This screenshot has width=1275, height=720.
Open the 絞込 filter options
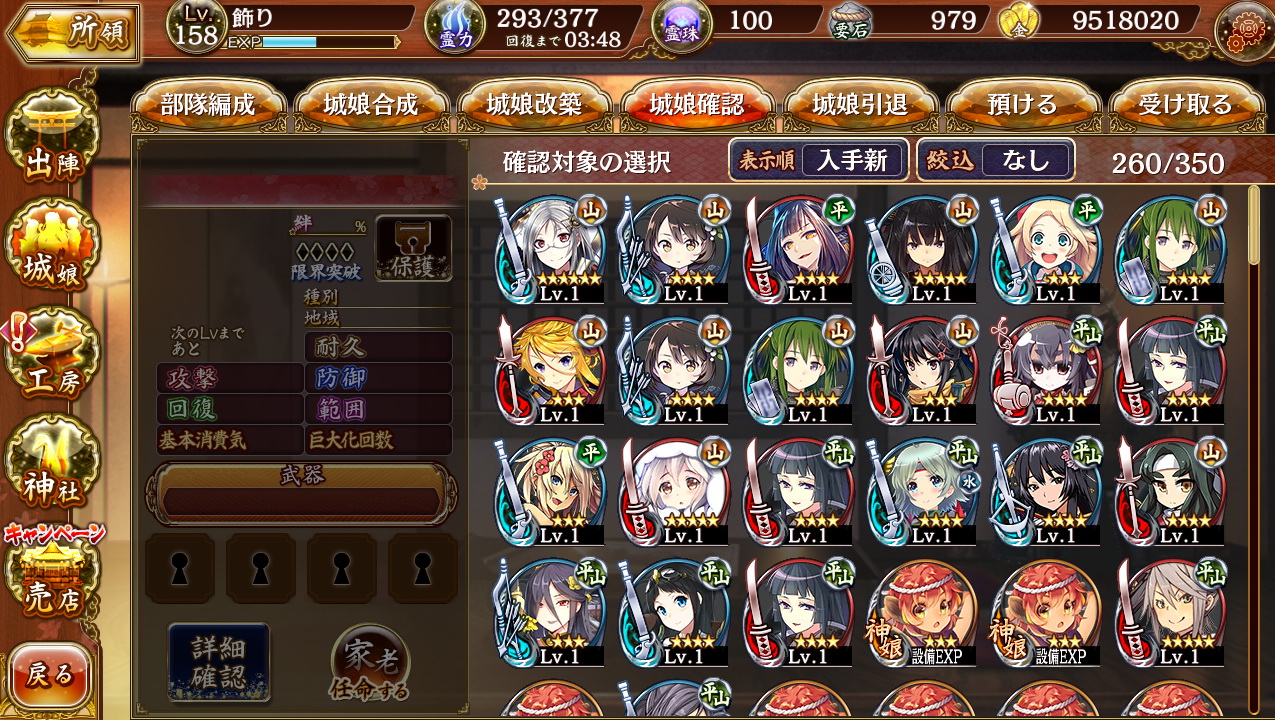995,160
